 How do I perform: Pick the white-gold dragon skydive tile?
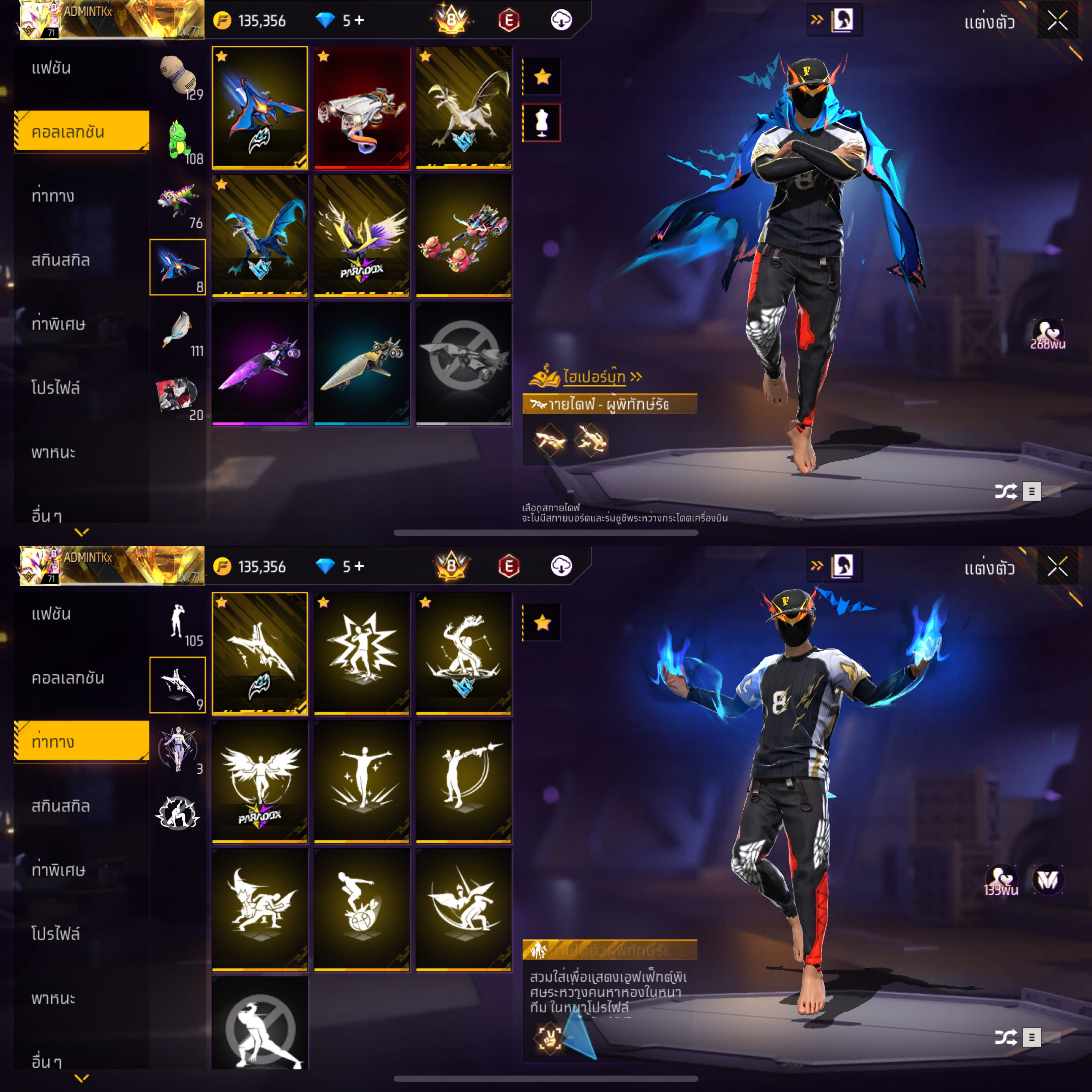tap(463, 107)
